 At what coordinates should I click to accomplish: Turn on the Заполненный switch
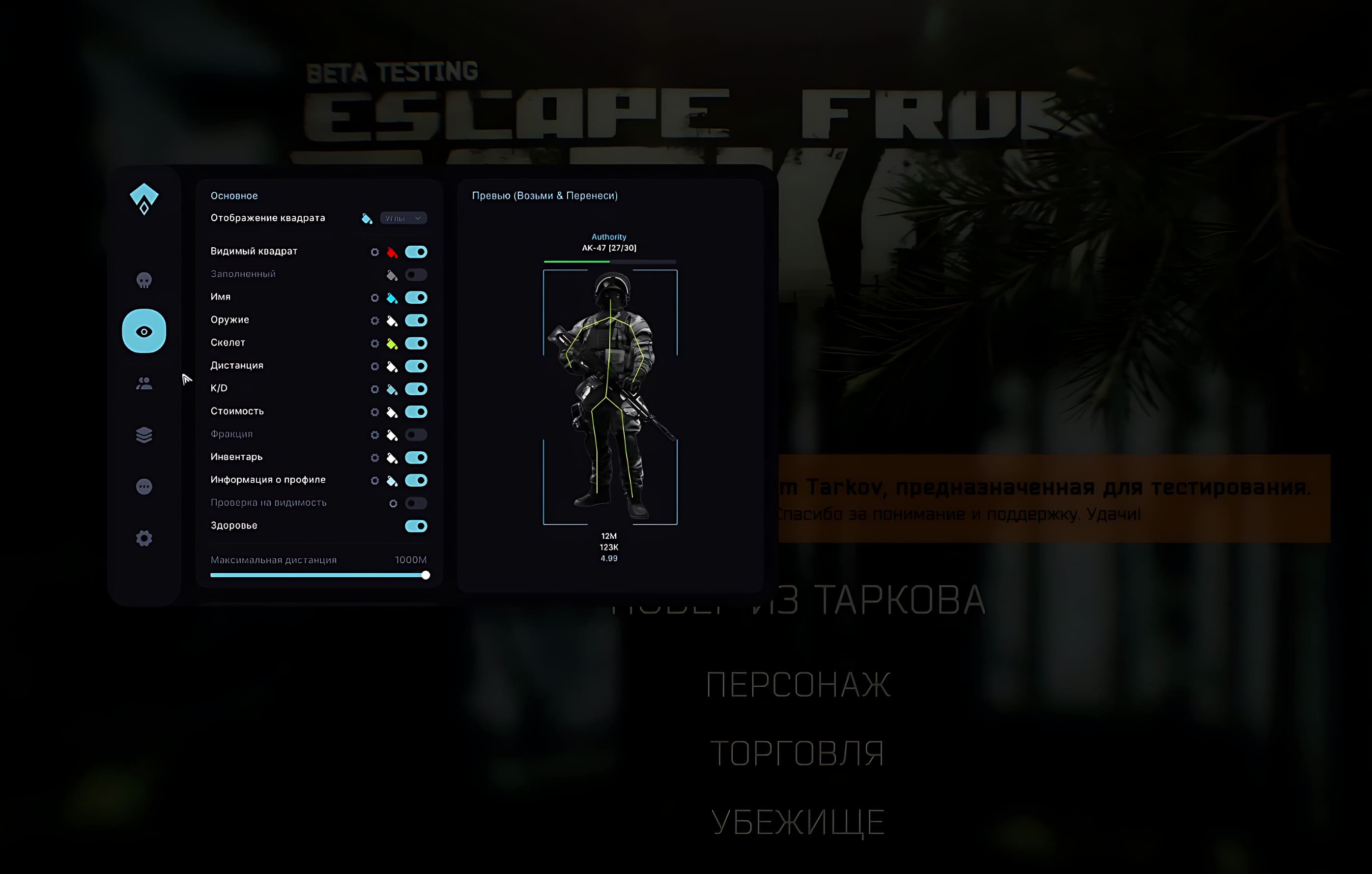(417, 274)
